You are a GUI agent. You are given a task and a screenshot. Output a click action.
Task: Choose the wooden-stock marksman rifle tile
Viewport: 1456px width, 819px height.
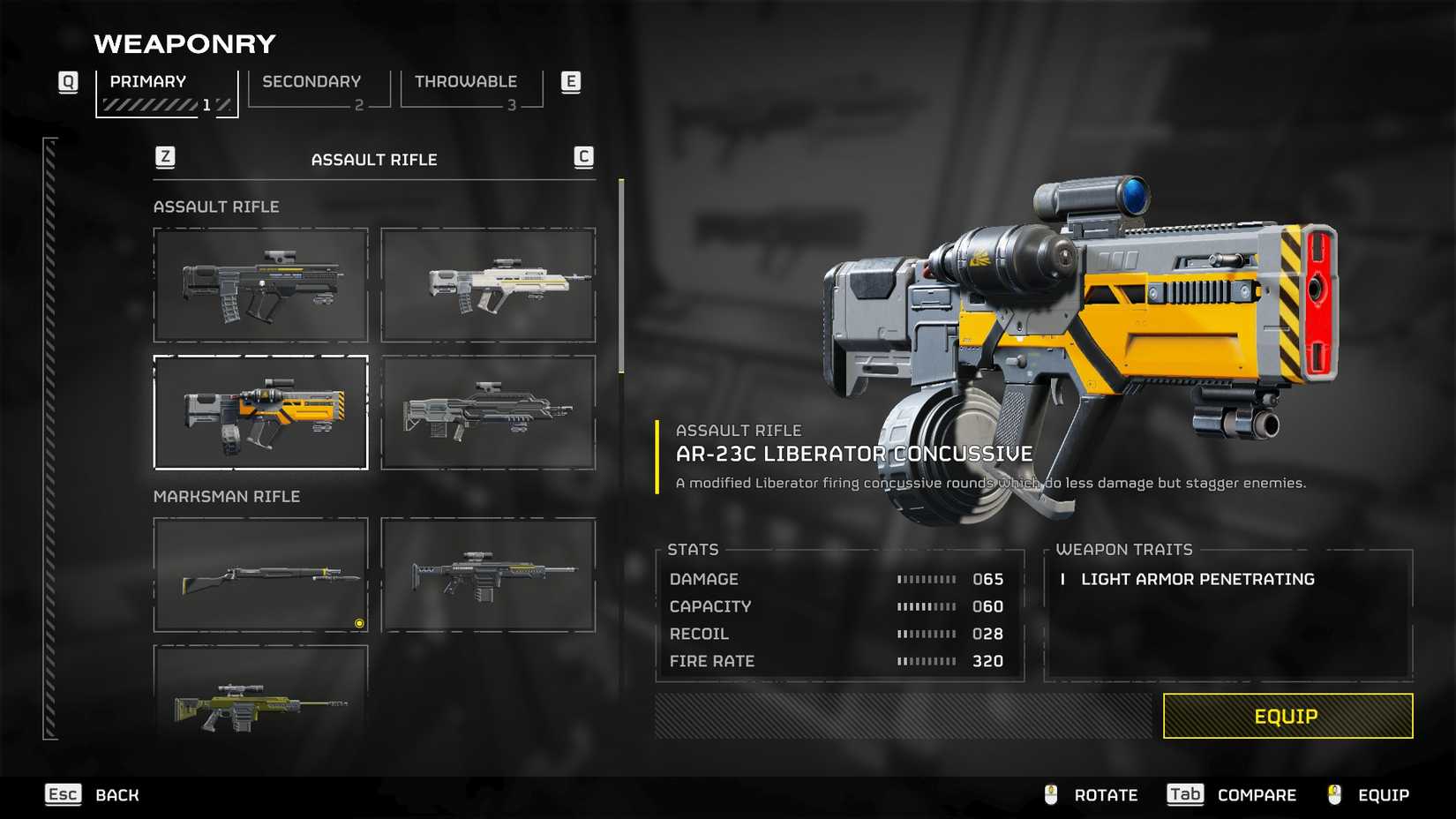260,575
